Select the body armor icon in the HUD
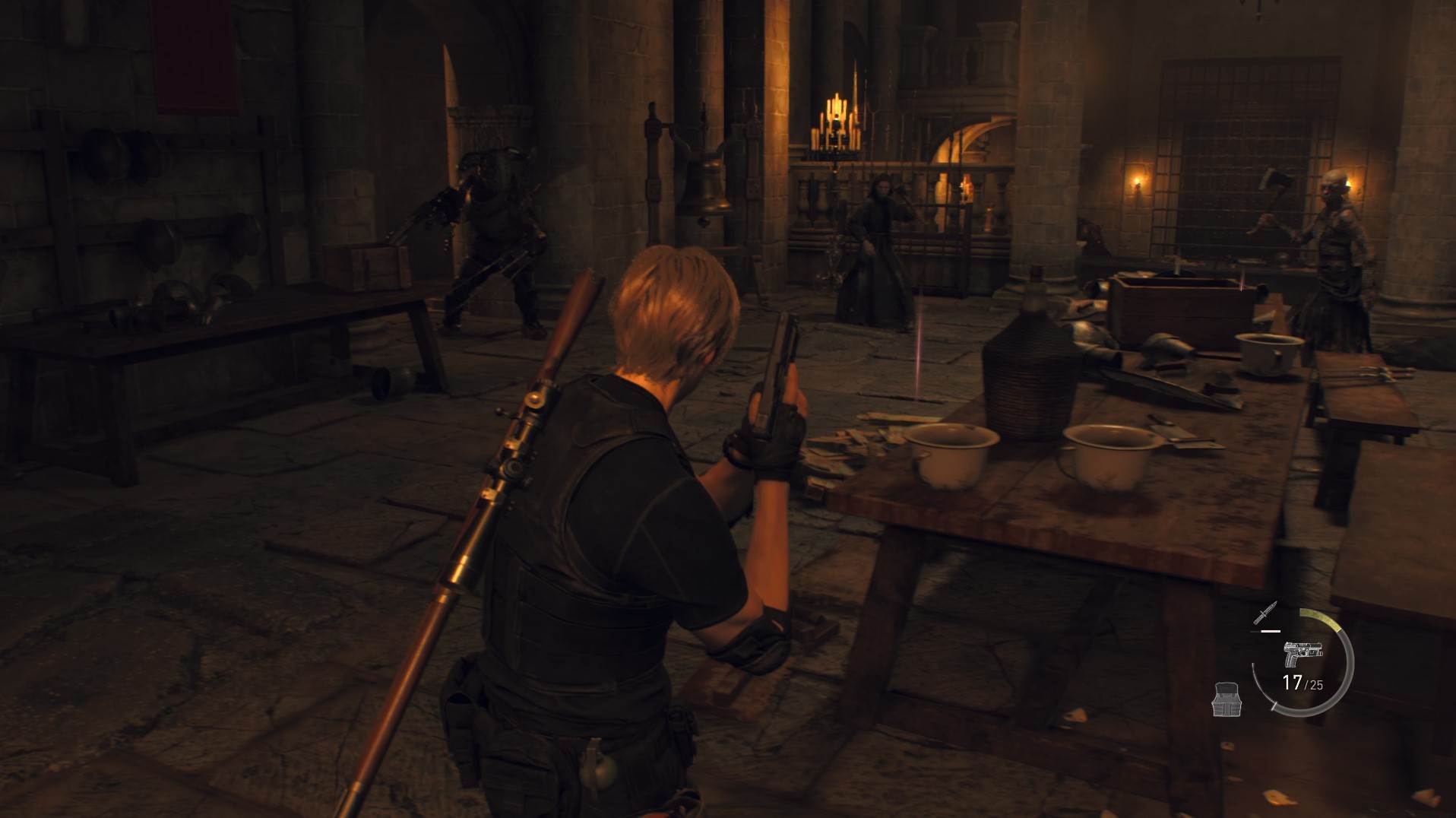 [x=1227, y=700]
